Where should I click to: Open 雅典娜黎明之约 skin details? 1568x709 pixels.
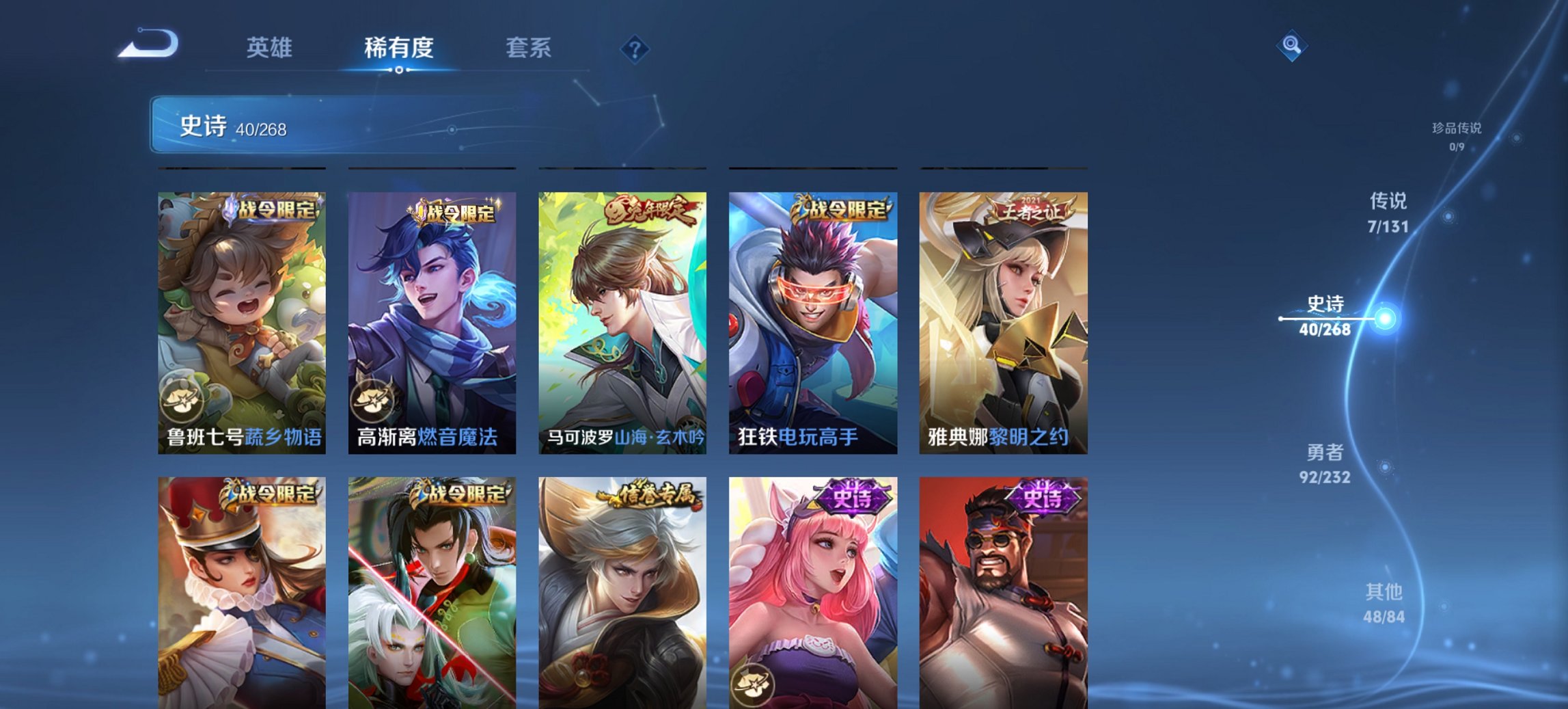coord(1003,321)
